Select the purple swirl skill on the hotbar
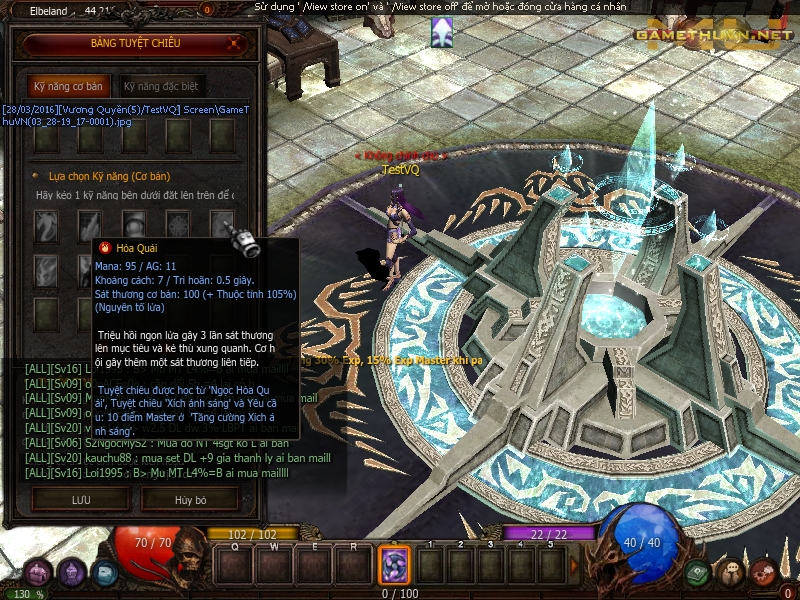The height and width of the screenshot is (600, 800). (394, 565)
